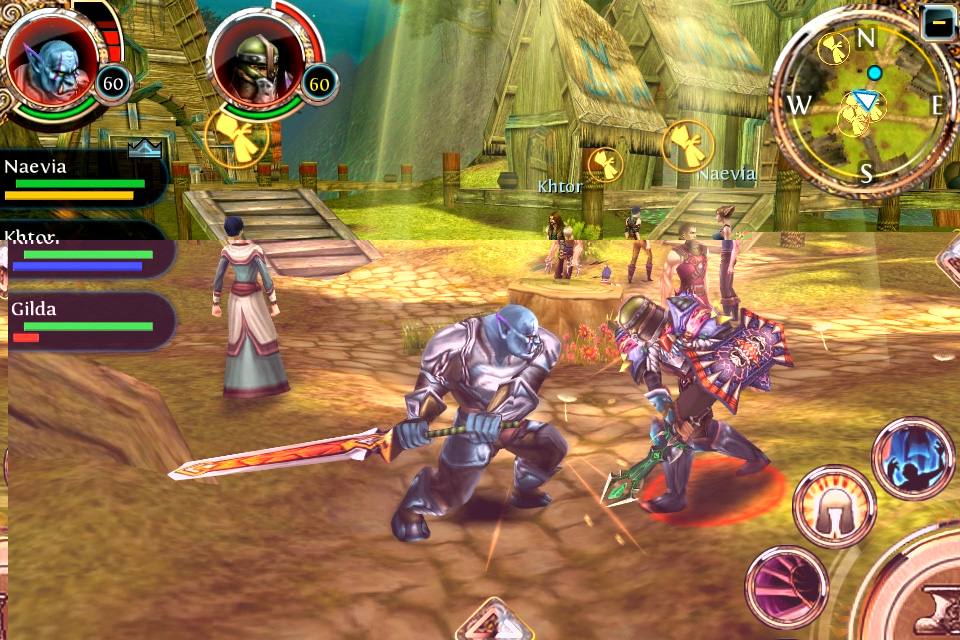Use the glowing helmet skill
This screenshot has height=640, width=960.
[834, 506]
